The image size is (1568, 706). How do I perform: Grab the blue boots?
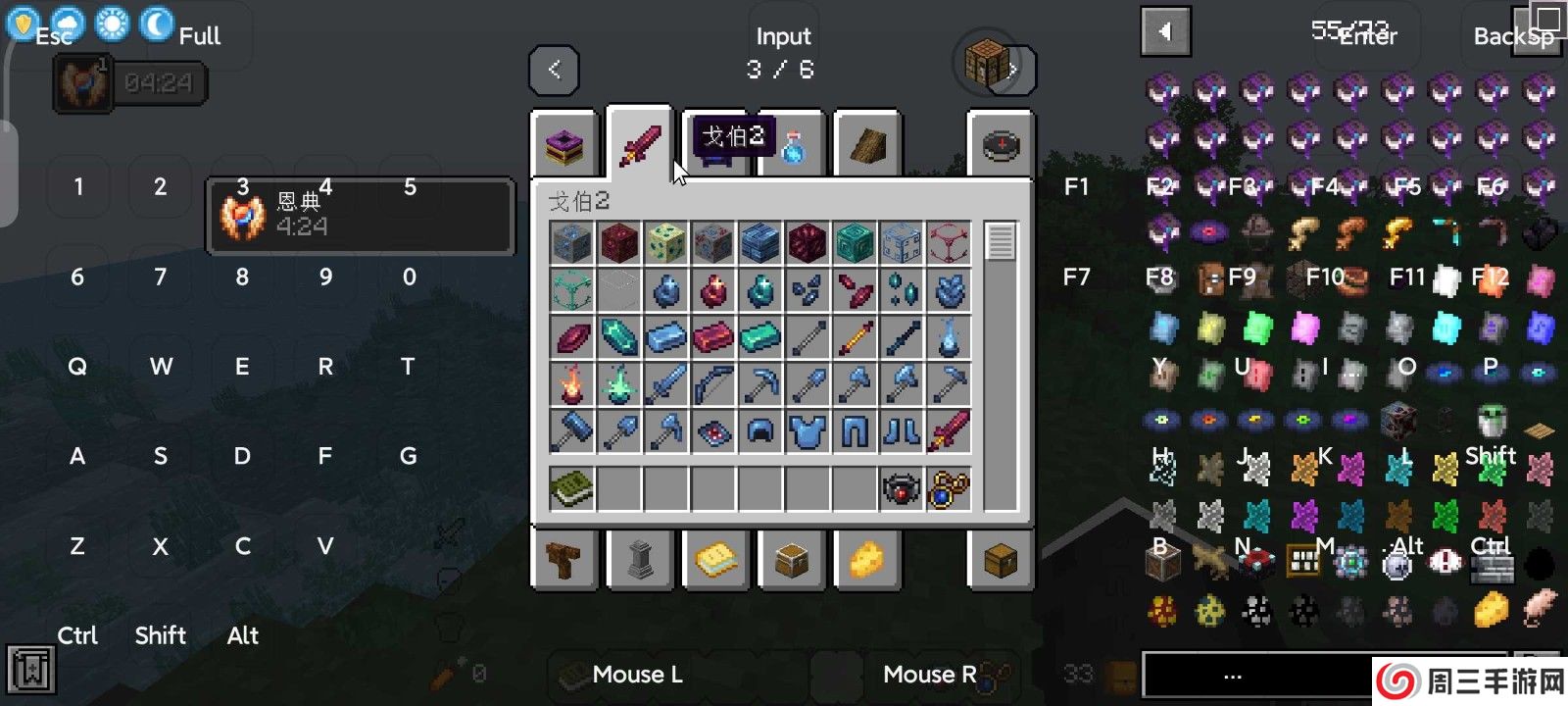pyautogui.click(x=902, y=431)
